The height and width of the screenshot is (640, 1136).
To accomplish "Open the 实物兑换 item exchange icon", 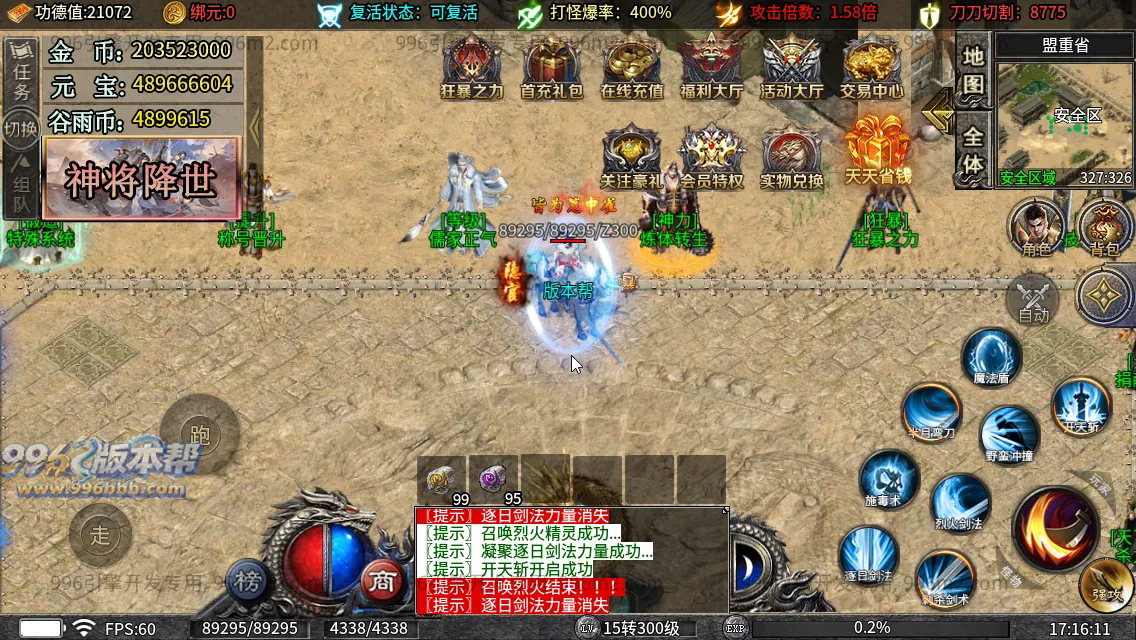I will pos(791,155).
